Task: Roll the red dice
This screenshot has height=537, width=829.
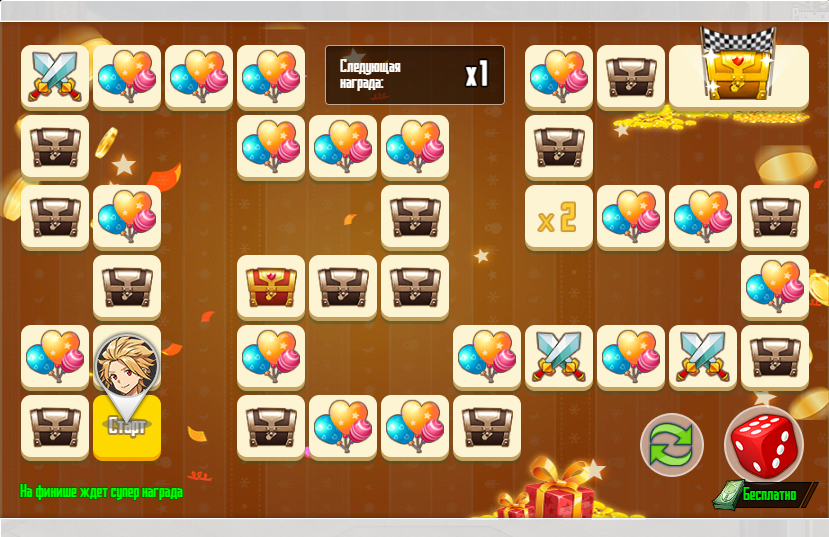Action: coord(764,444)
